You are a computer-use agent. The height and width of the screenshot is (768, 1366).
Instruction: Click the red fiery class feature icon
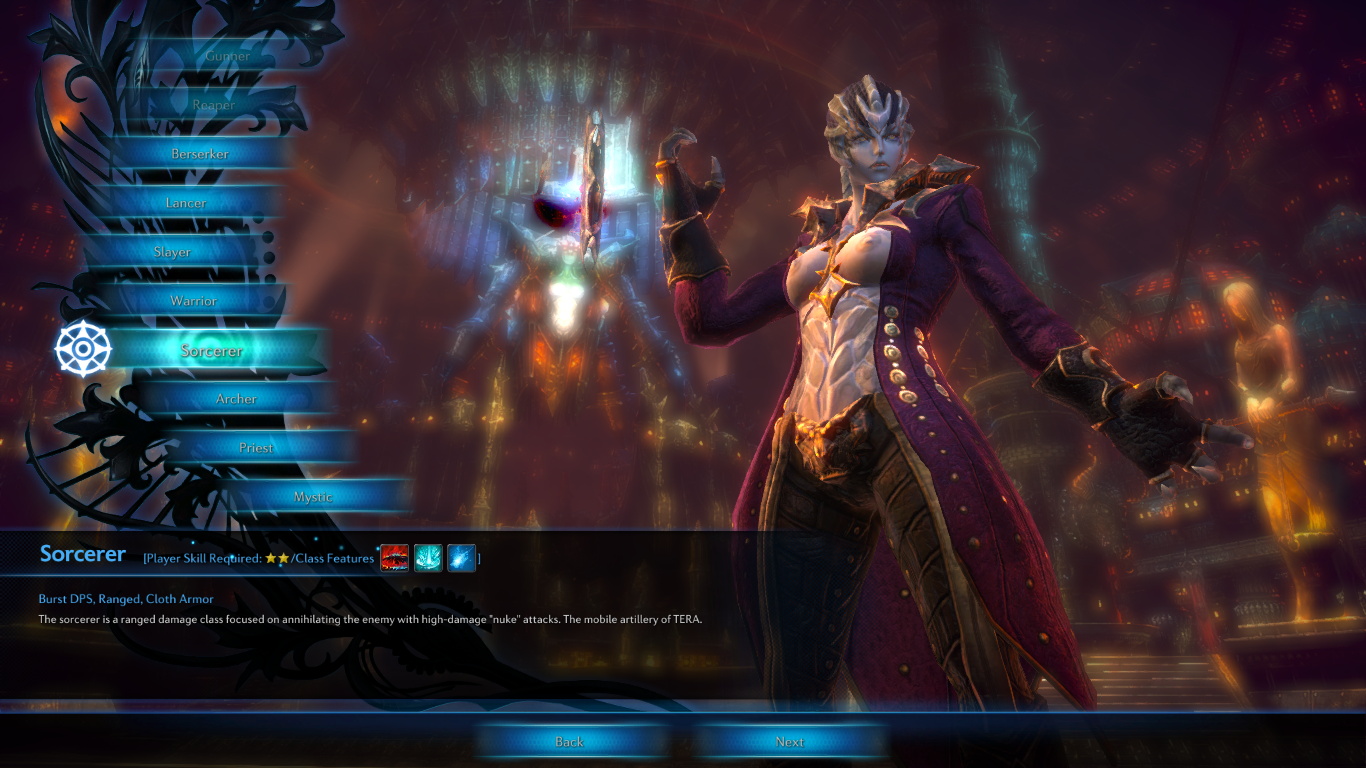(x=395, y=558)
